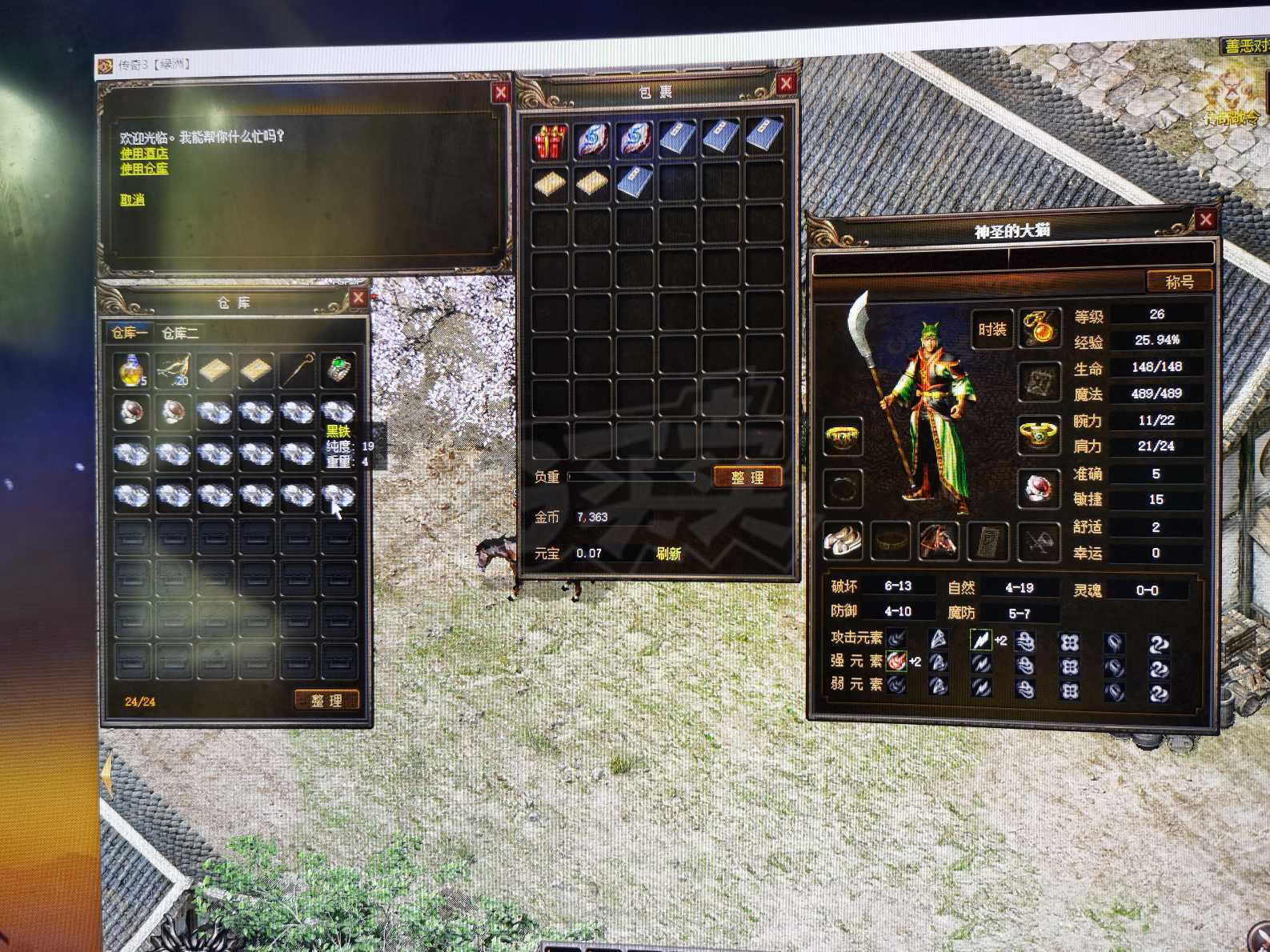Viewport: 1270px width, 952px height.
Task: Click 刷新 to refresh 元宝 balance
Action: pyautogui.click(x=668, y=553)
